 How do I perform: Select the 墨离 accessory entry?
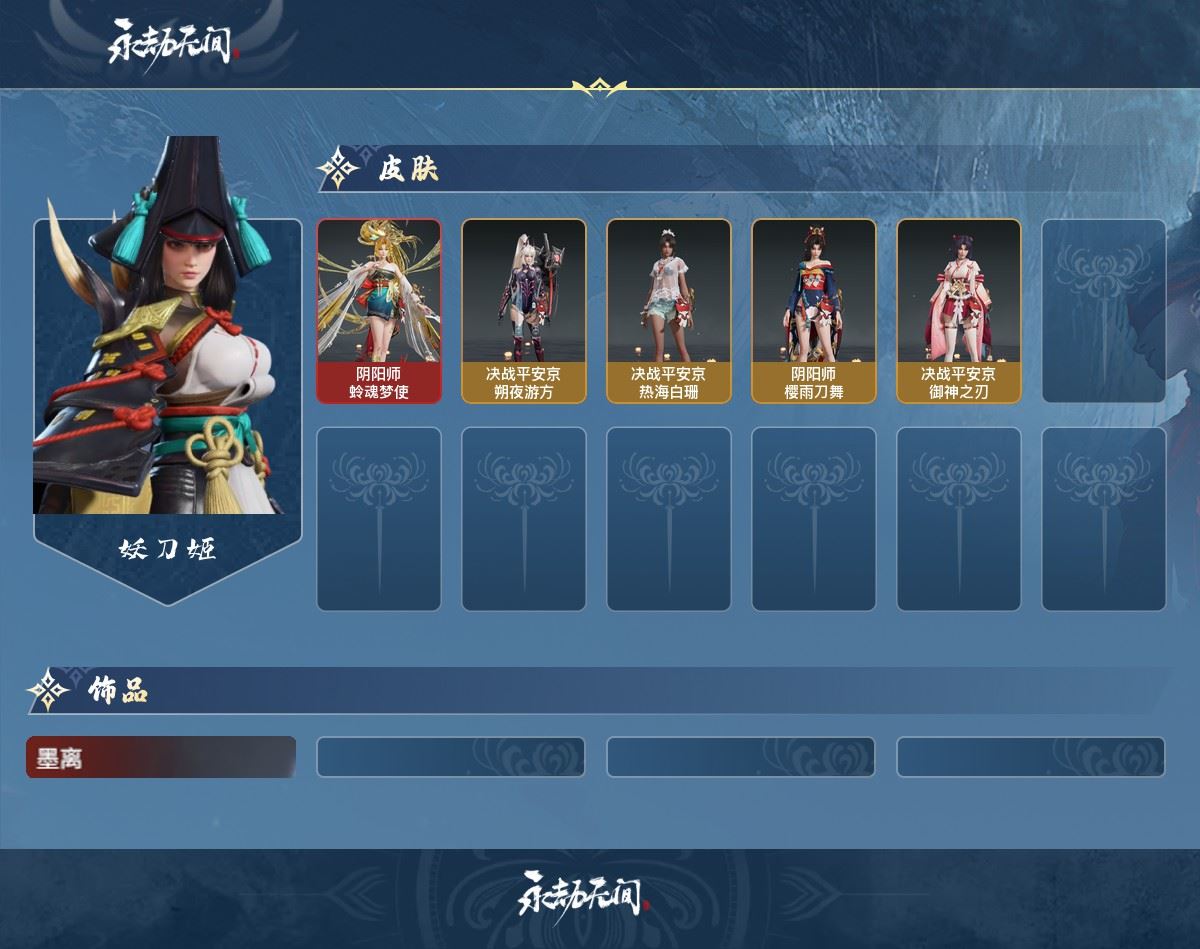click(x=161, y=757)
